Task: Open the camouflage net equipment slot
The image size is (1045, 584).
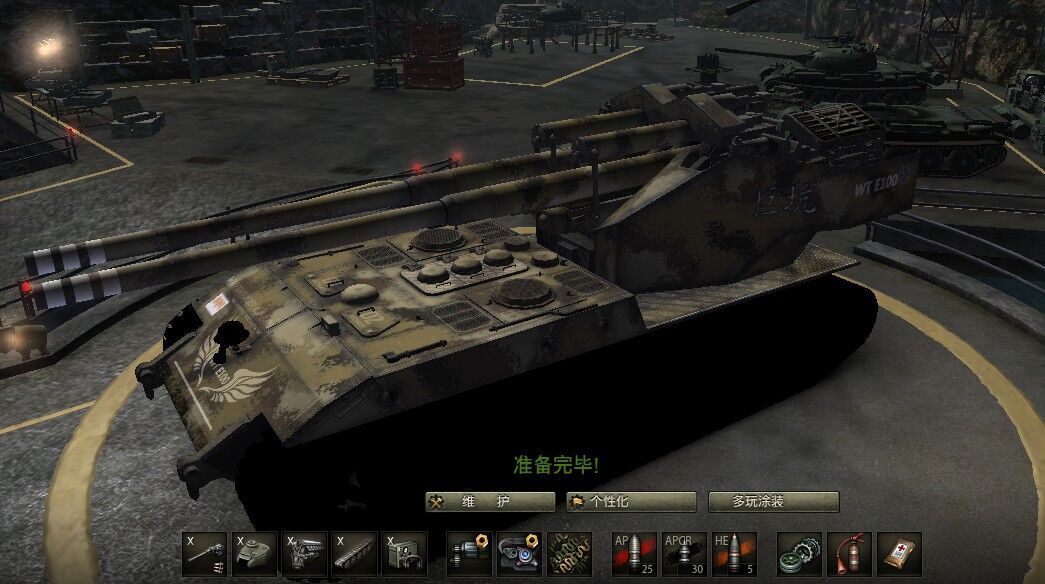Action: coord(569,553)
